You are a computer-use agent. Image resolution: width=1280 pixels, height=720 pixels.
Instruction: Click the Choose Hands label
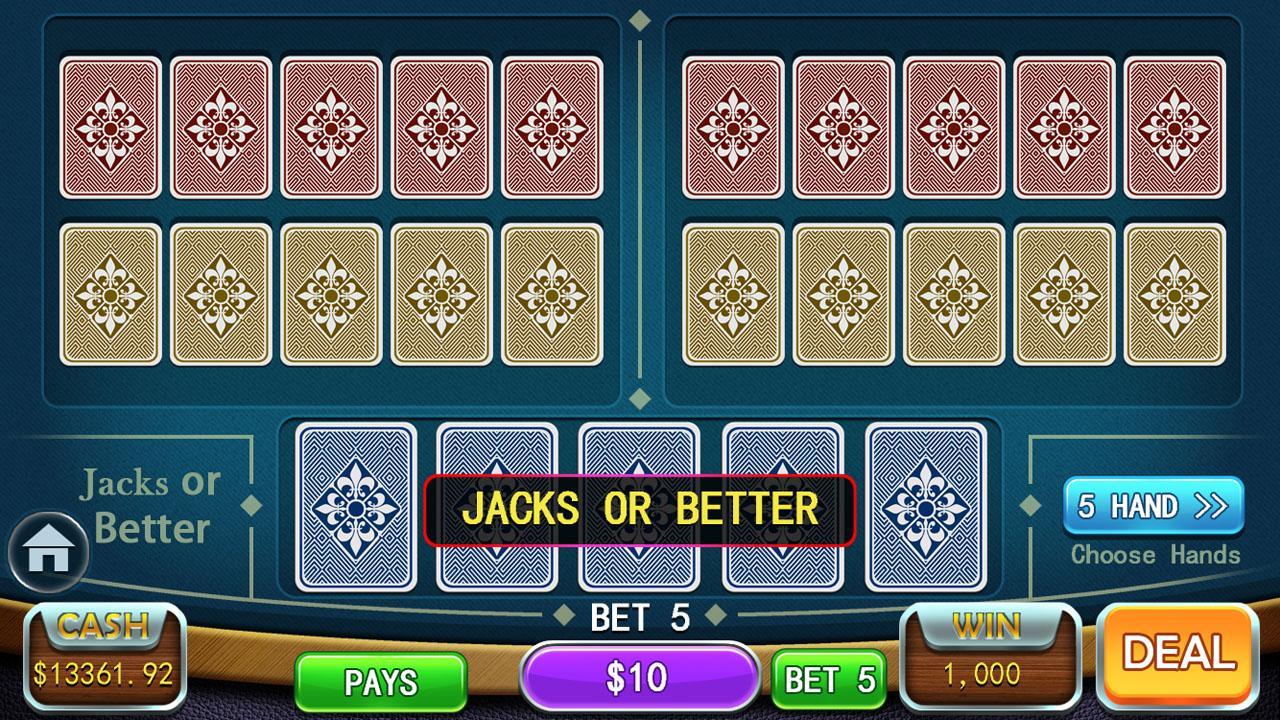(x=1154, y=555)
